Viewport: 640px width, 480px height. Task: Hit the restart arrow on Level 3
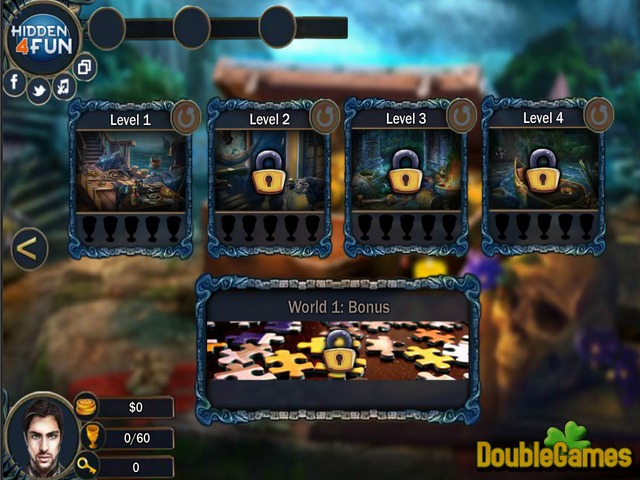tap(461, 117)
